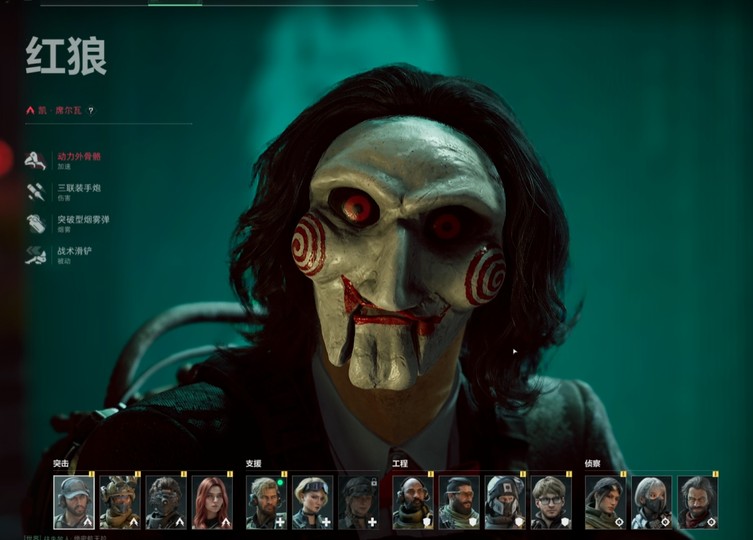Screen dimensions: 753x540
Task: Choose the engineer wearing a full-face helmet
Action: (505, 501)
